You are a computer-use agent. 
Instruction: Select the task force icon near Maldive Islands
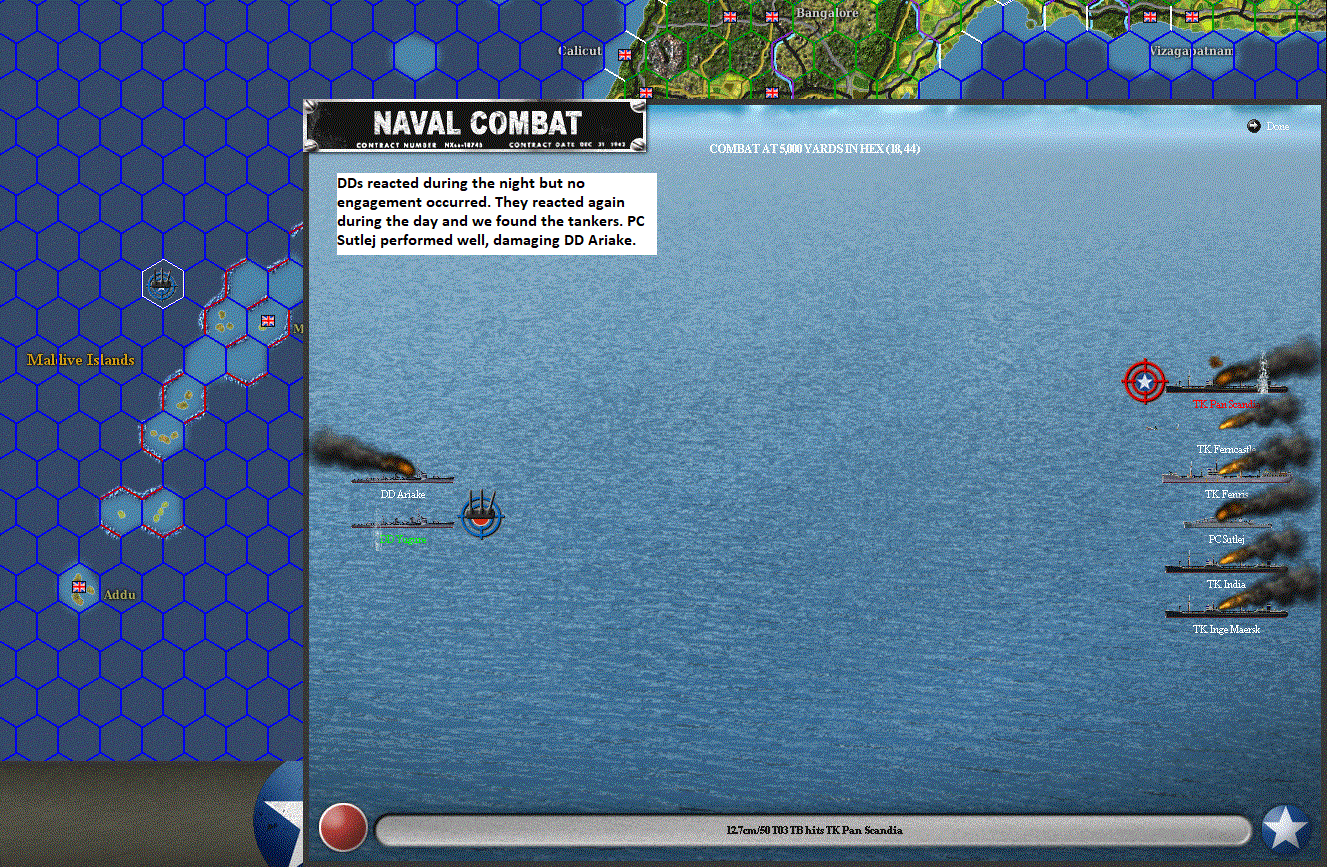162,285
